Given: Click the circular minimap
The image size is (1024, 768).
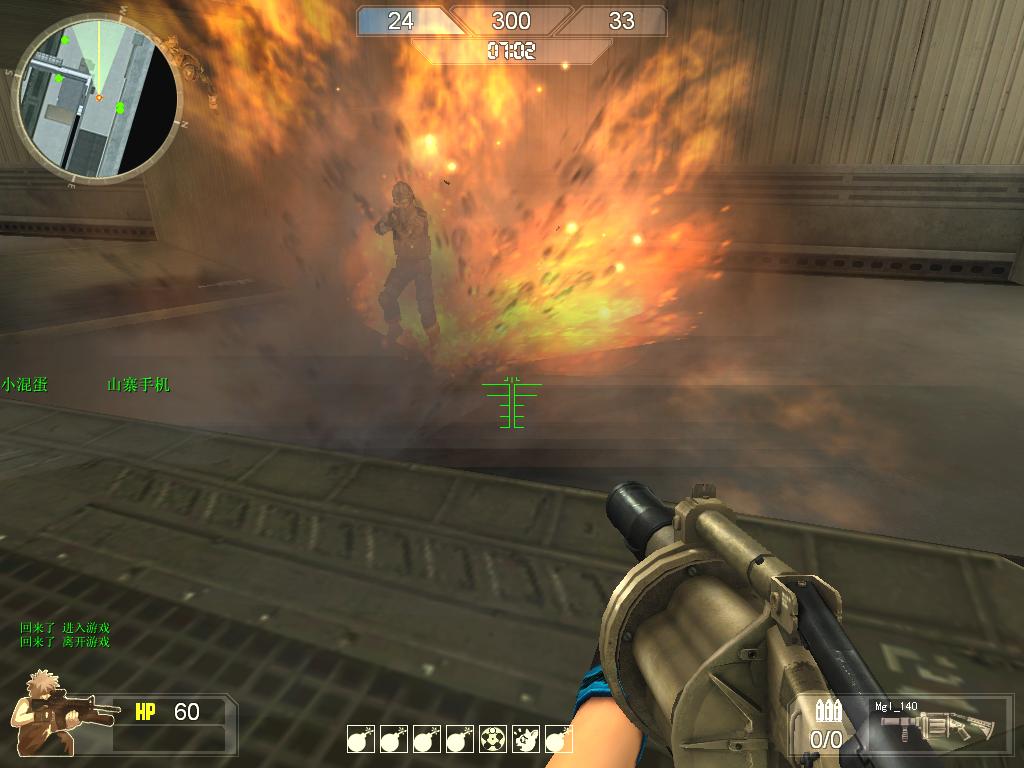Looking at the screenshot, I should tap(98, 97).
